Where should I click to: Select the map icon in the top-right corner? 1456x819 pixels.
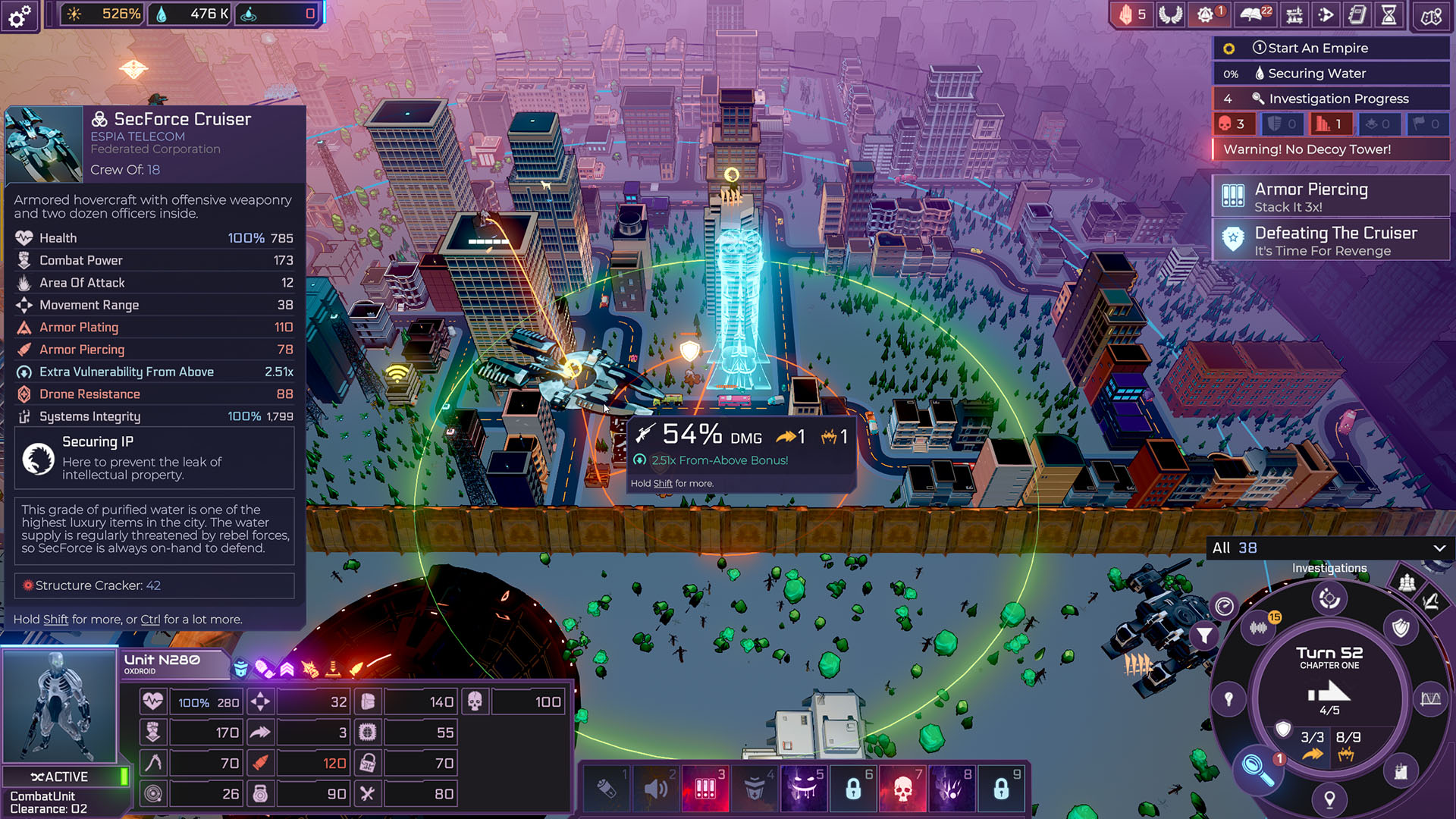(x=1432, y=14)
